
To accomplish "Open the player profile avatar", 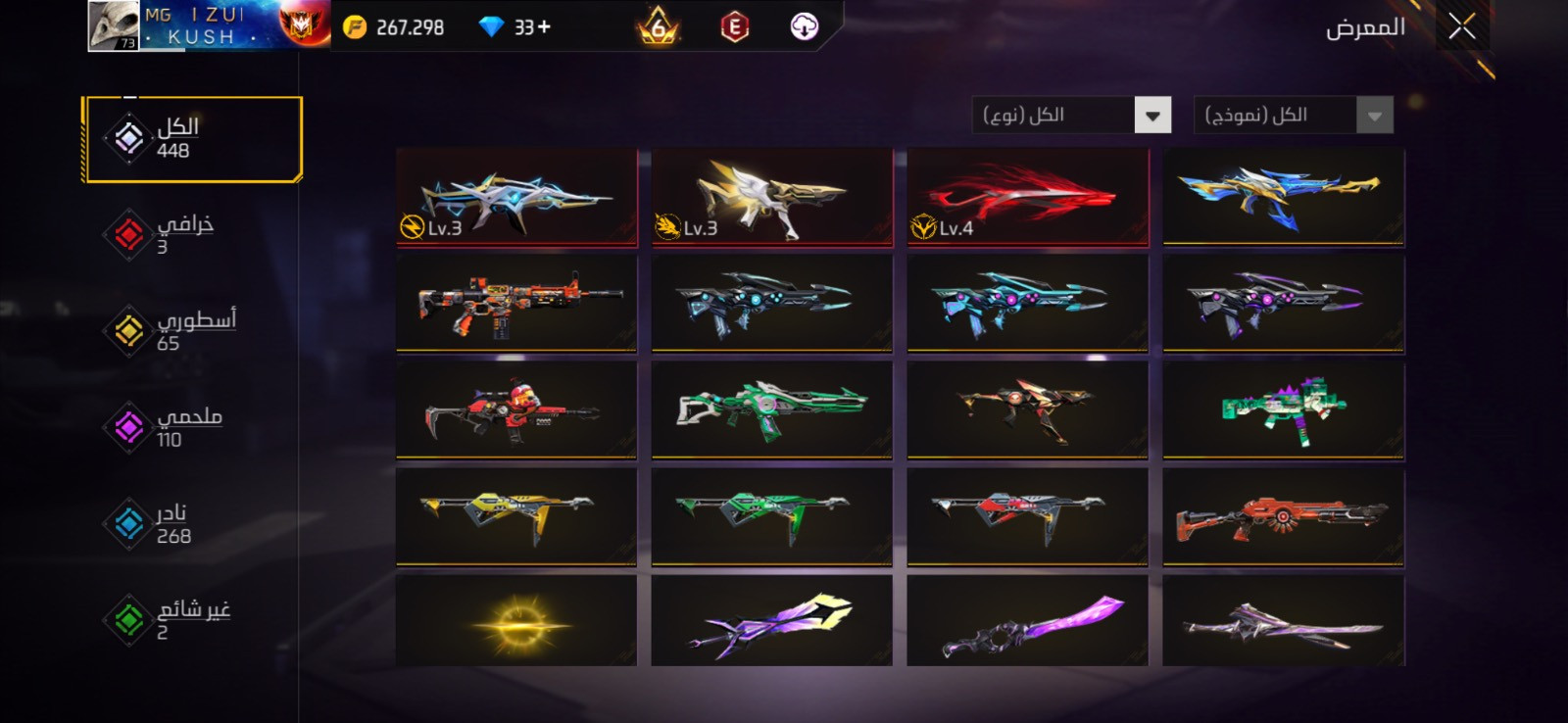I will (113, 25).
